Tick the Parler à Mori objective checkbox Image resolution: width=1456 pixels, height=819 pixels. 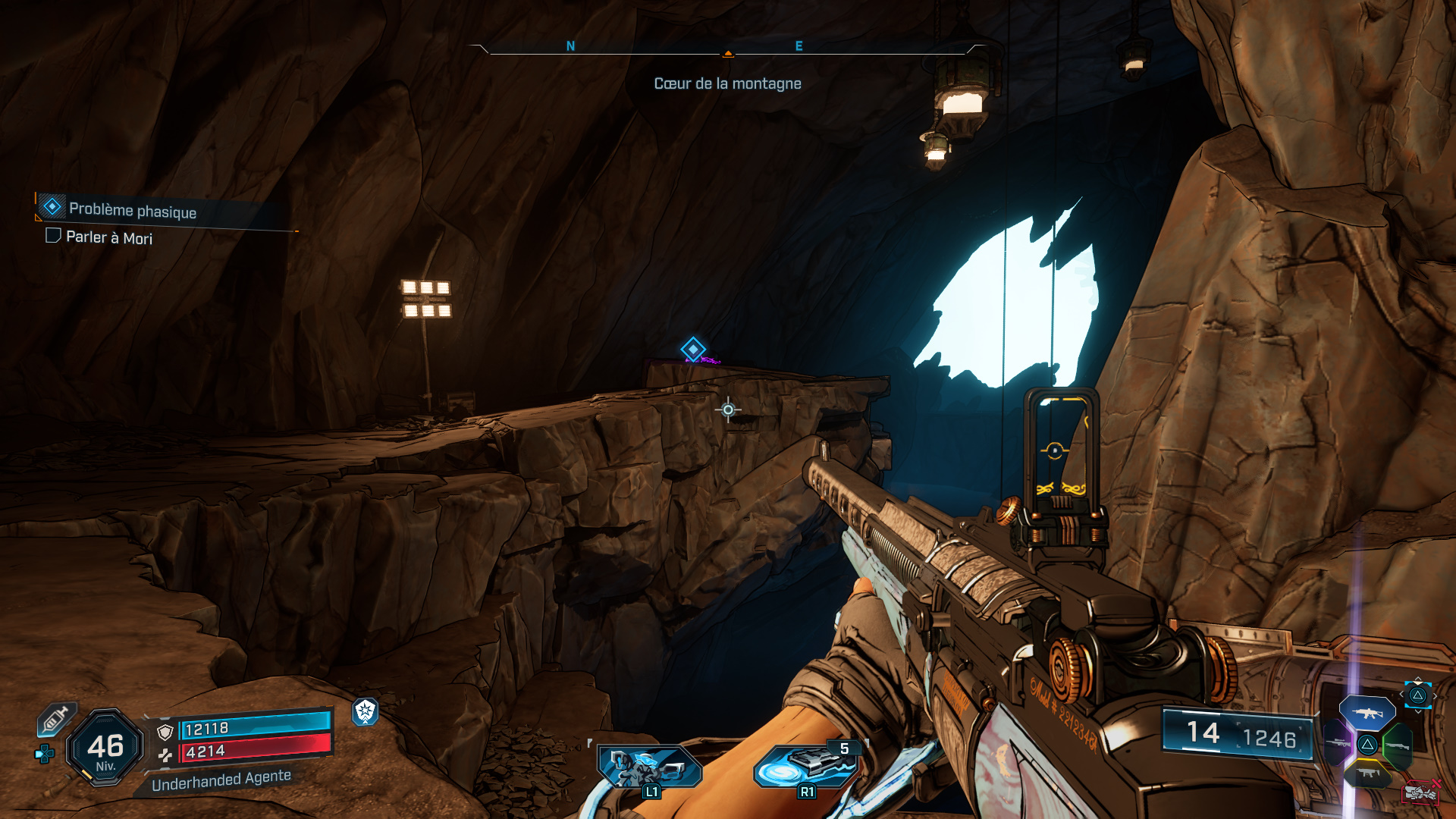click(x=53, y=236)
